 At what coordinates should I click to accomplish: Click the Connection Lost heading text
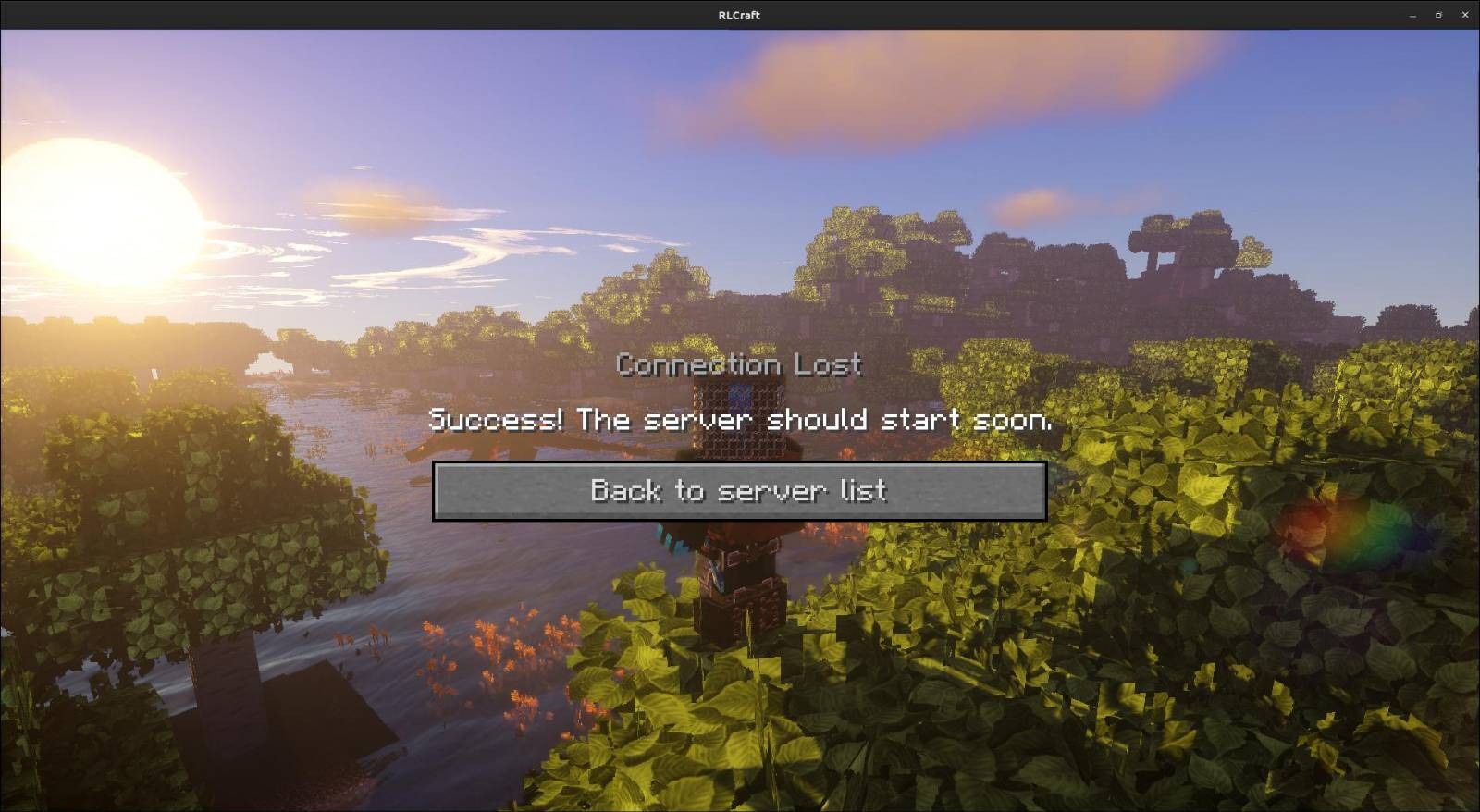[738, 364]
